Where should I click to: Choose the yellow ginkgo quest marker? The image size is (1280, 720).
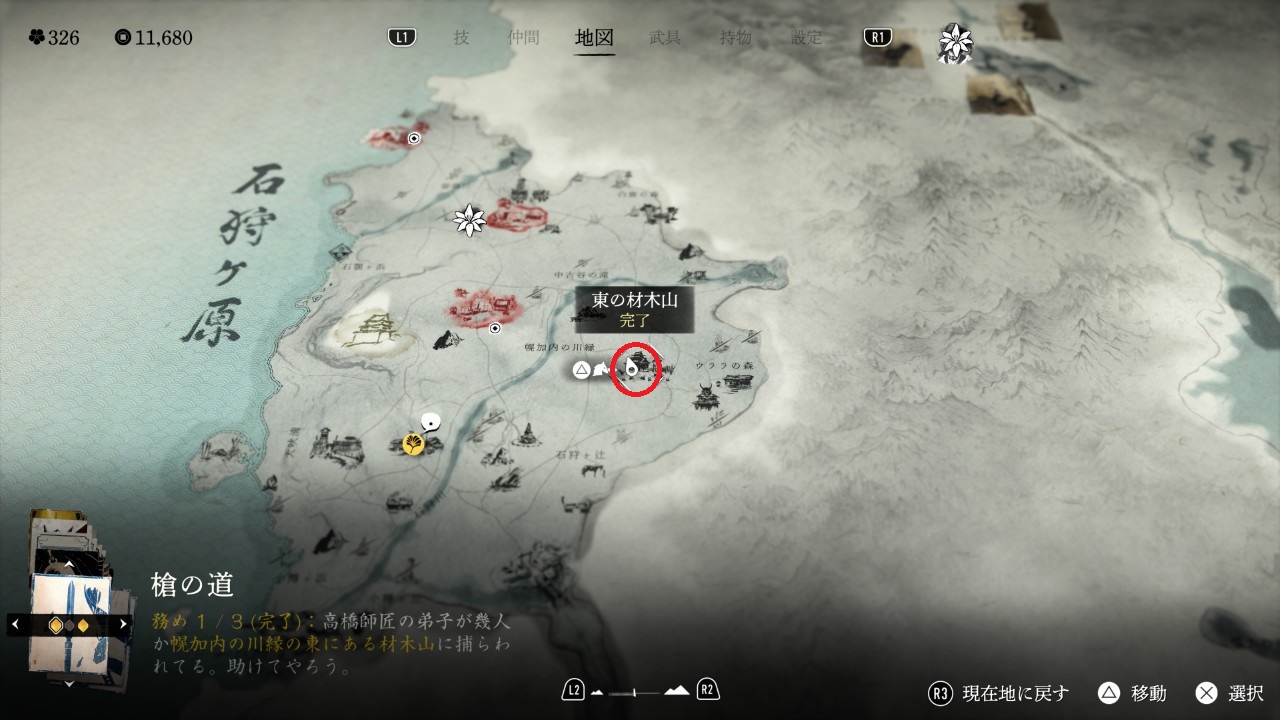coord(412,443)
